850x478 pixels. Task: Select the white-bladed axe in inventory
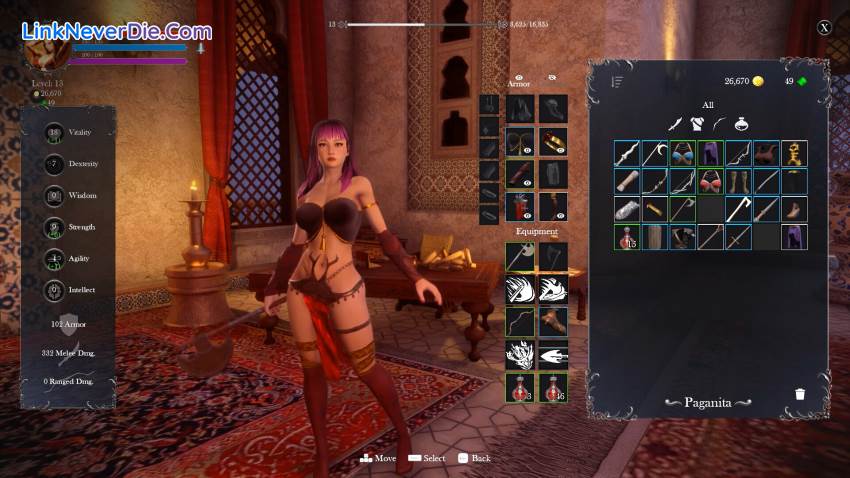click(739, 209)
